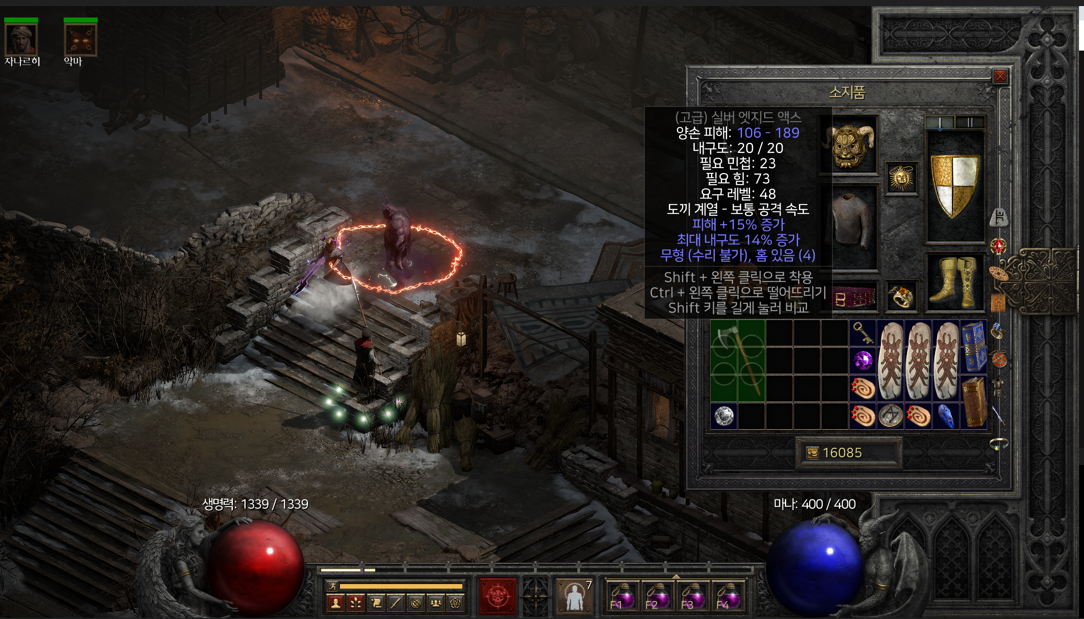This screenshot has width=1084, height=619.
Task: Pick the golden boots equipment slot
Action: pos(955,281)
